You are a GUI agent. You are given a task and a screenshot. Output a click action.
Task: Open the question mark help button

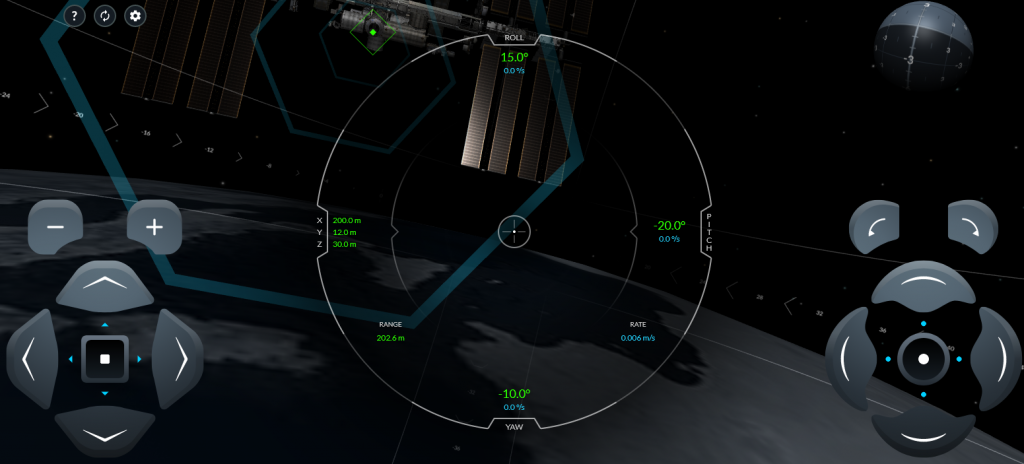76,16
